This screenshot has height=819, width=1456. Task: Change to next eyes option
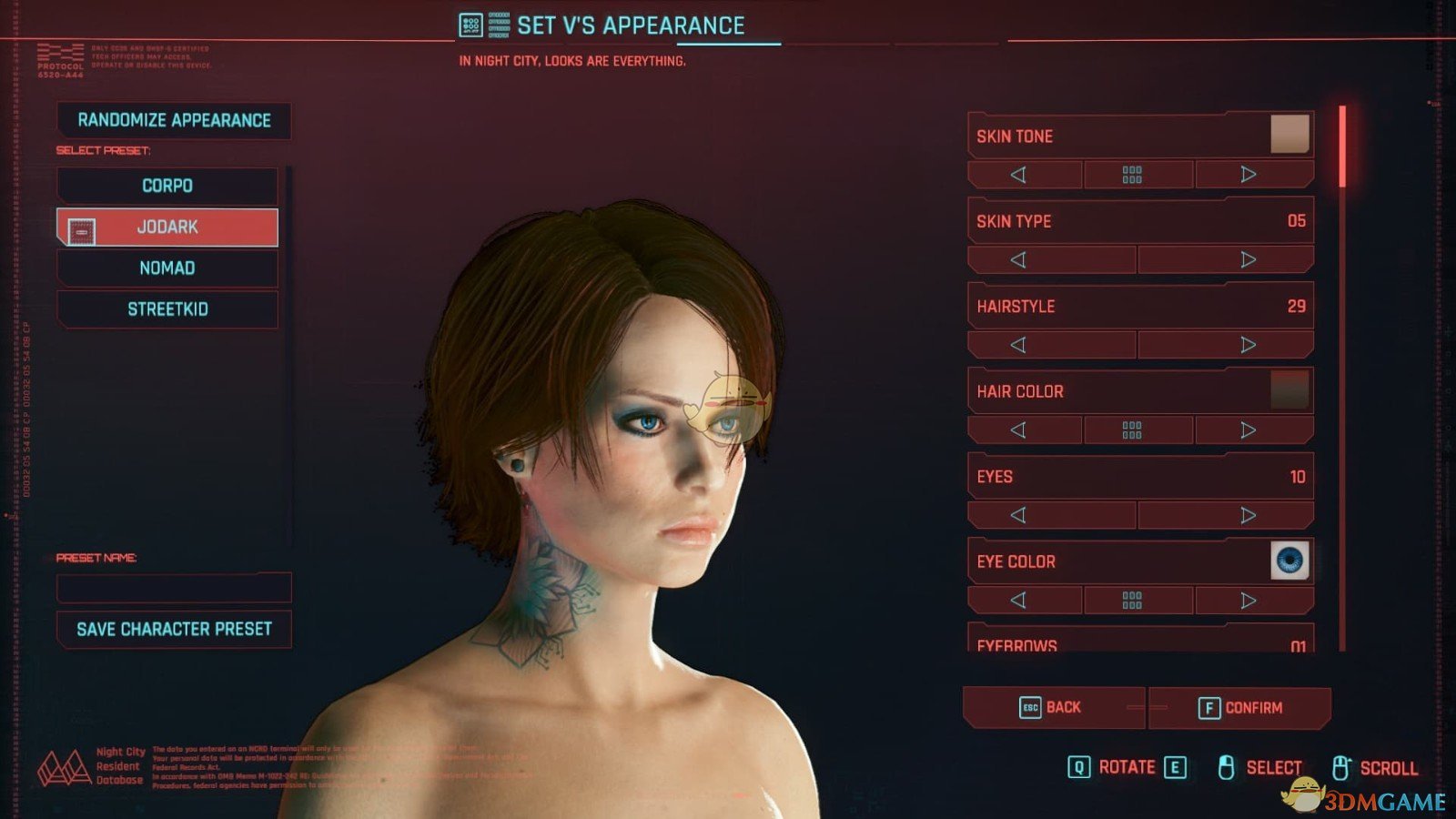coord(1249,515)
